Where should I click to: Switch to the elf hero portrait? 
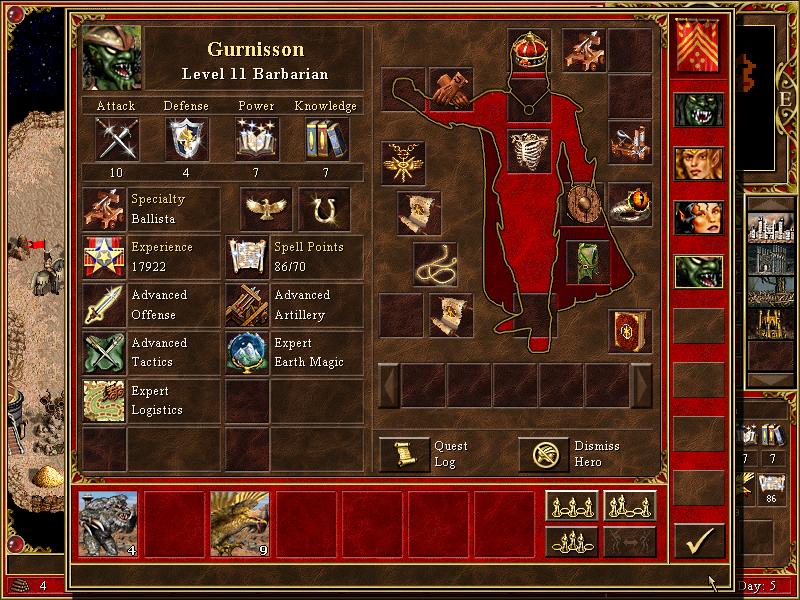tap(698, 161)
